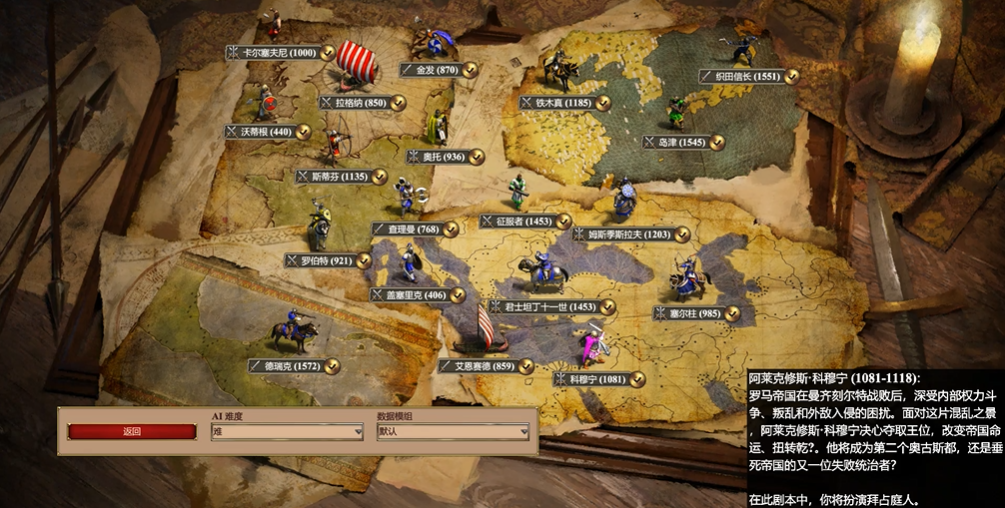Click the red 返回 back button
Image resolution: width=1005 pixels, height=508 pixels.
tap(132, 432)
